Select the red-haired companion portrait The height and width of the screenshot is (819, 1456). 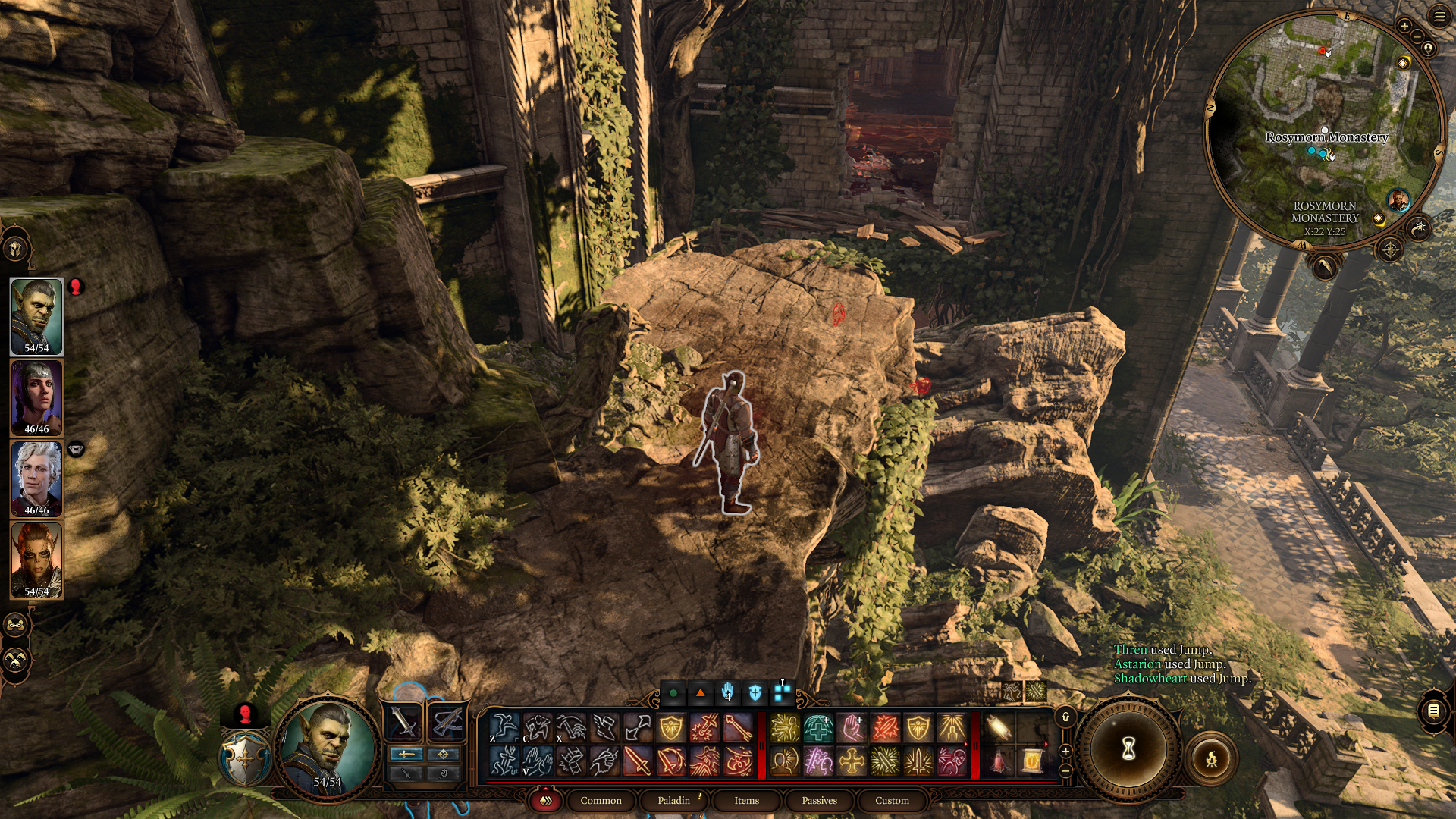36,560
